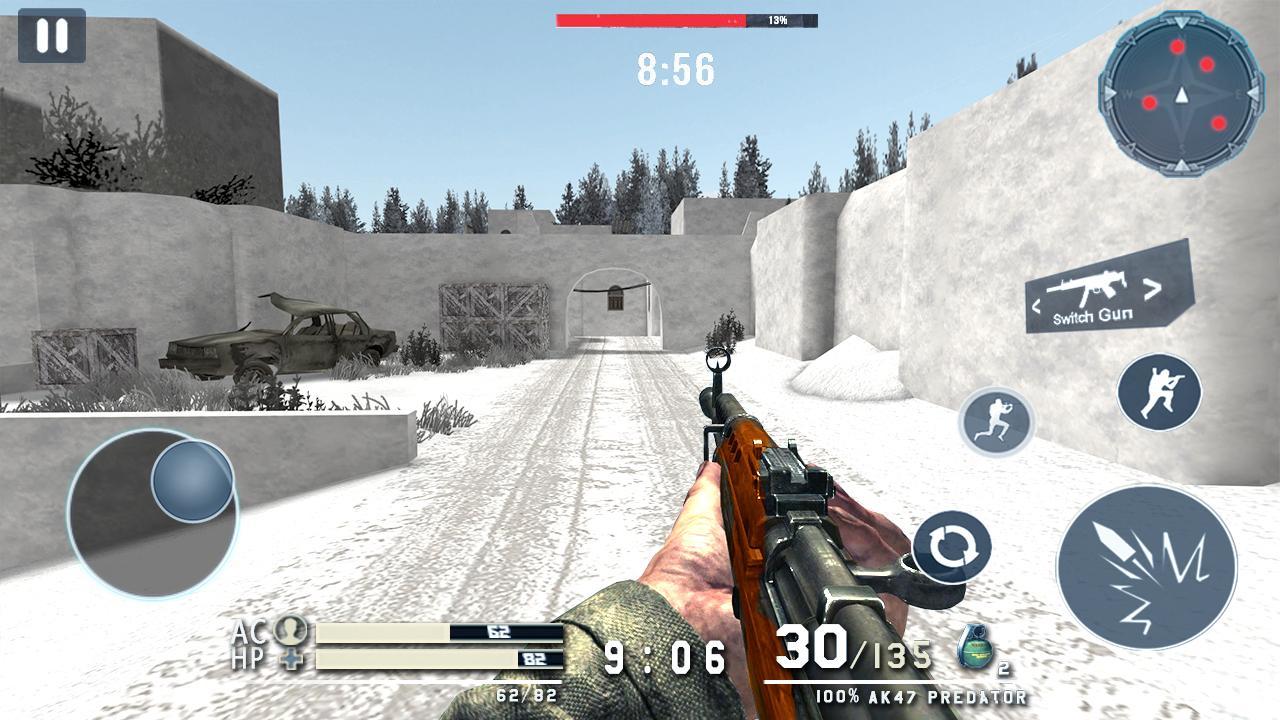Viewport: 1280px width, 720px height.
Task: Pause the game with the pause button
Action: point(51,36)
